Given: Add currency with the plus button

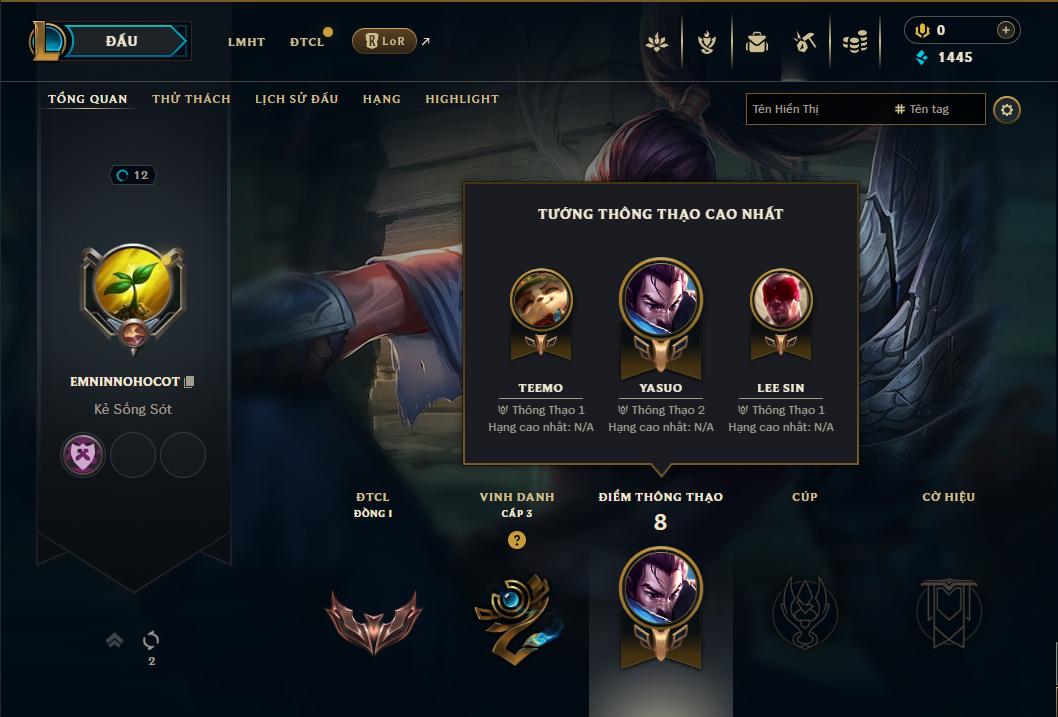Looking at the screenshot, I should [1005, 30].
